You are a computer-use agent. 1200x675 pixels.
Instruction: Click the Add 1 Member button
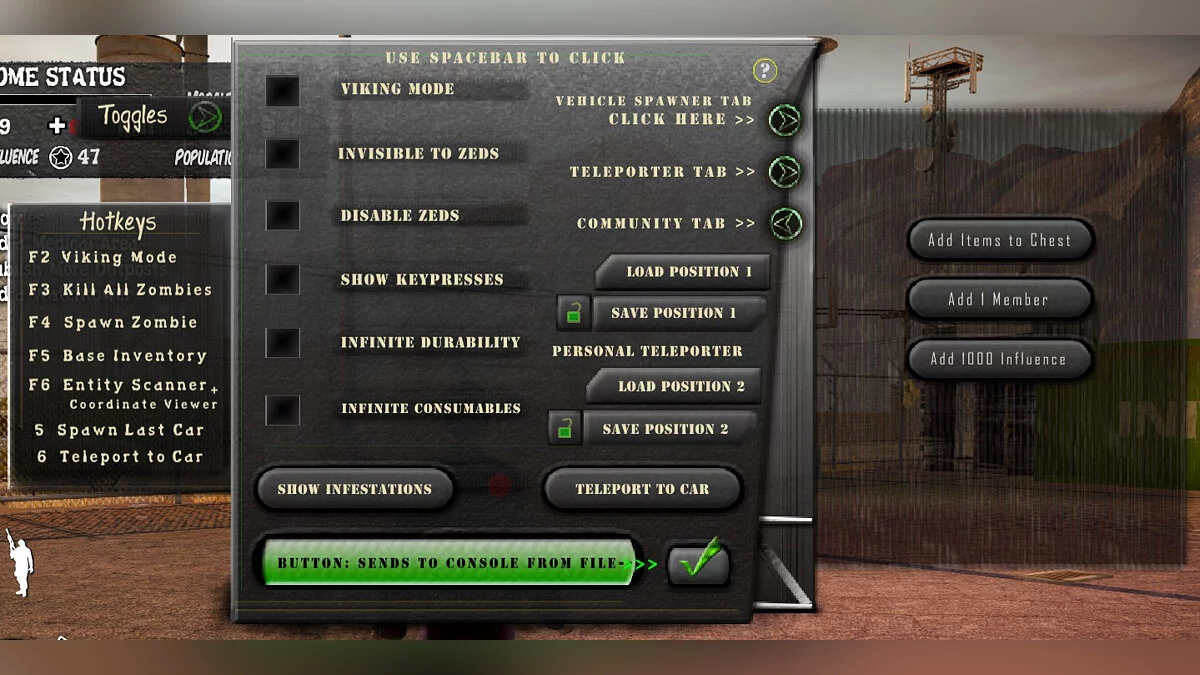[x=998, y=299]
